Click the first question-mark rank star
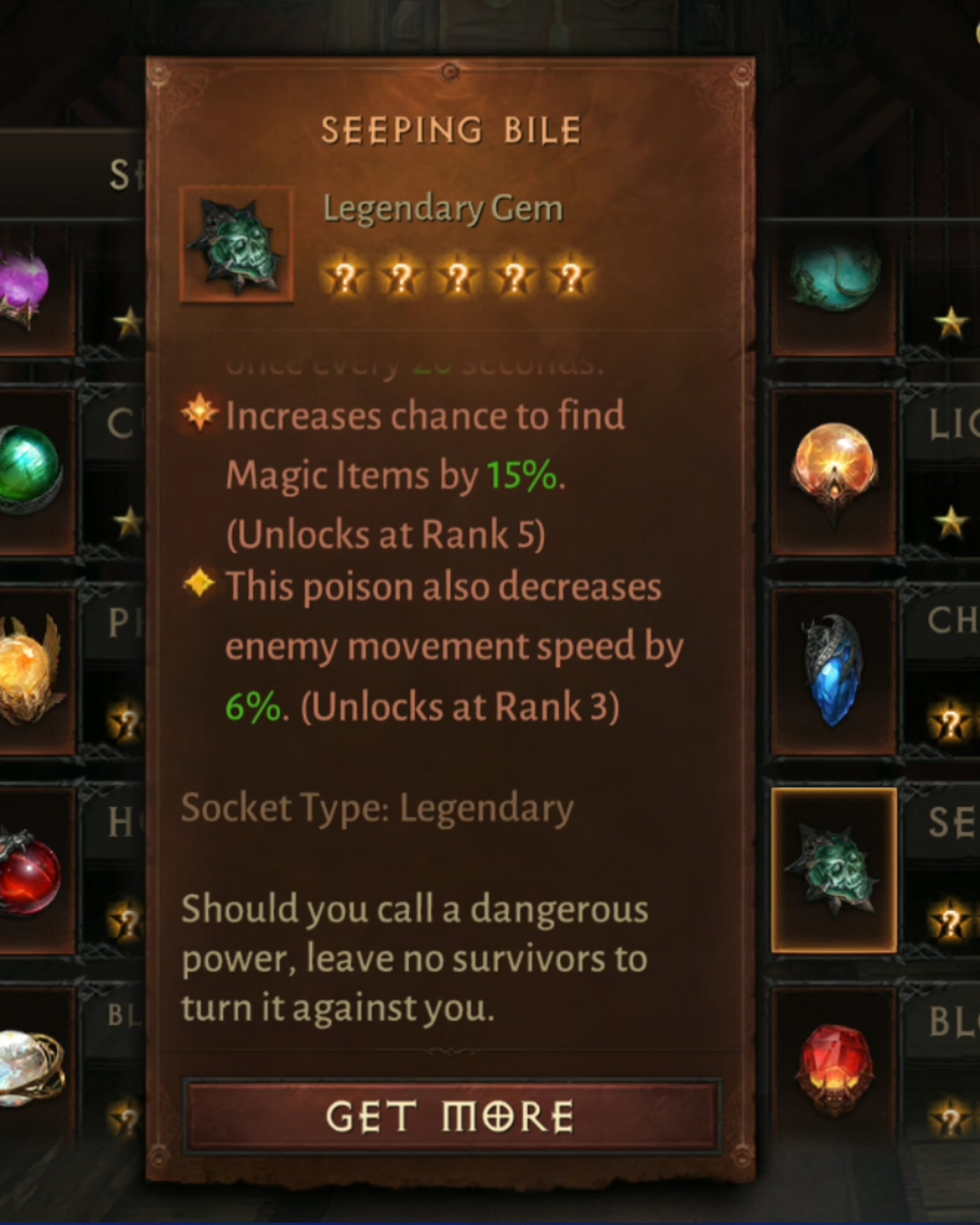The width and height of the screenshot is (980, 1225). pos(346,276)
